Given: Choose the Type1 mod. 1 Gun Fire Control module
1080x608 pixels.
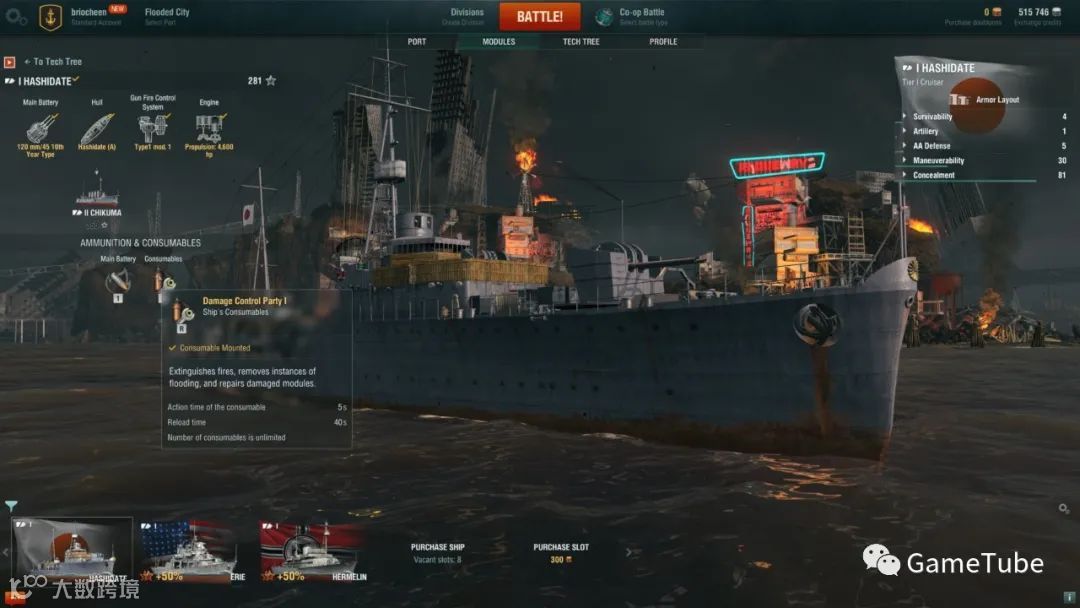Looking at the screenshot, I should [153, 128].
